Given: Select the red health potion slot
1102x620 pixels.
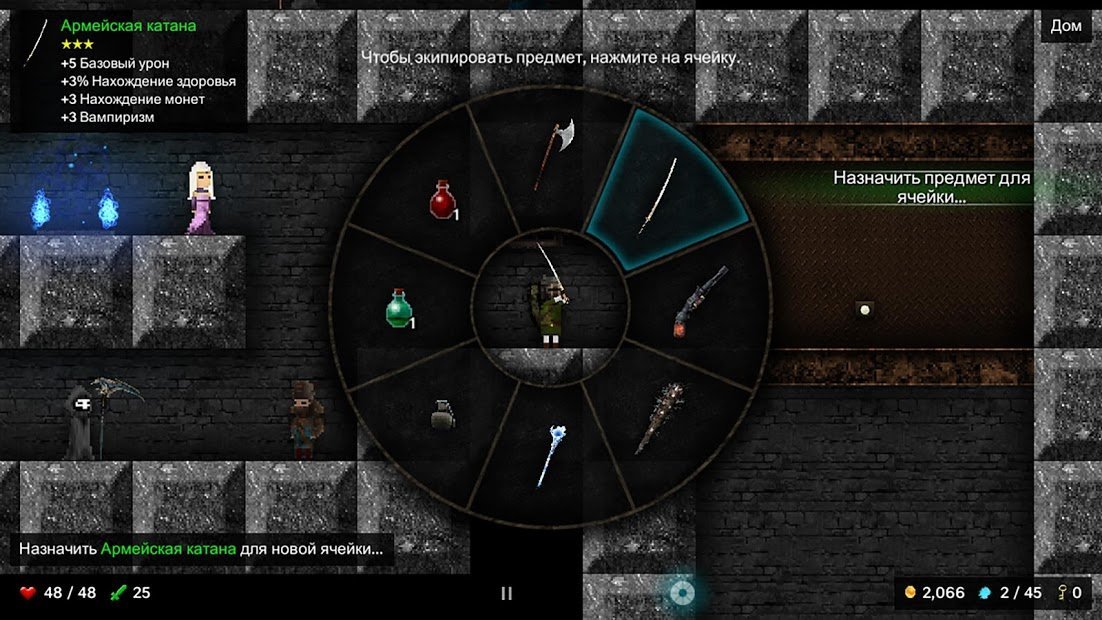Looking at the screenshot, I should click(443, 199).
